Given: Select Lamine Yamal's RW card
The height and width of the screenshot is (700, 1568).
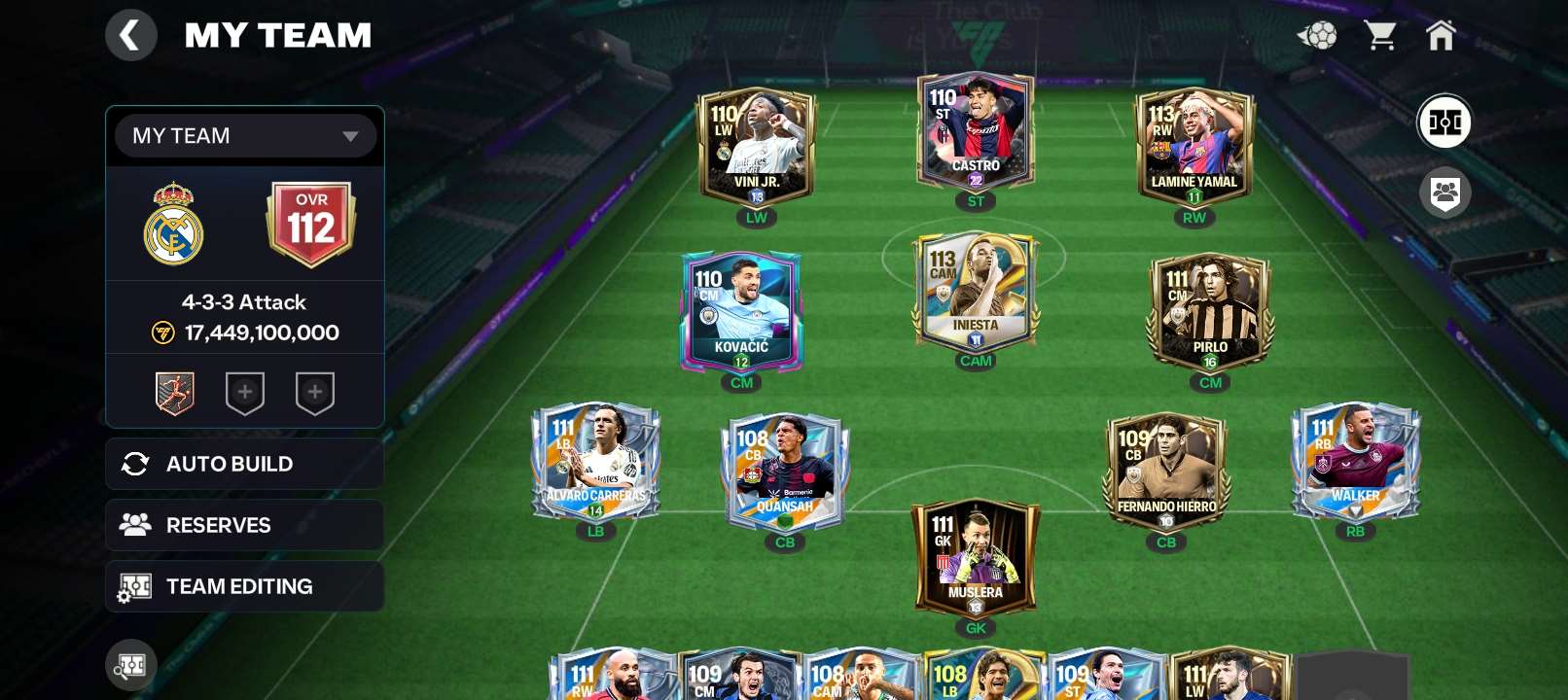Looking at the screenshot, I should 1194,146.
